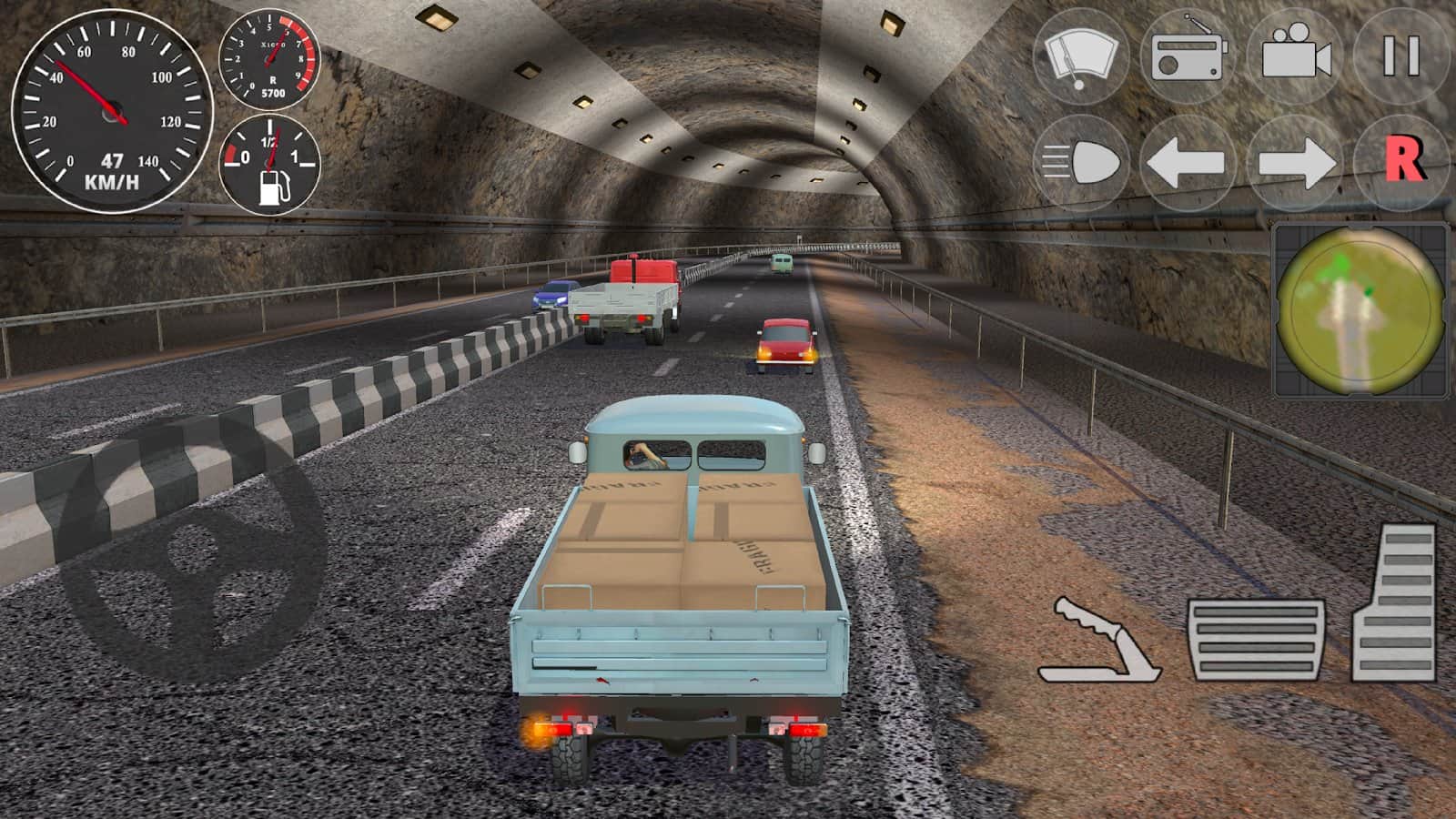Screen dimensions: 1456x819
Task: Turn on the radio
Action: [1188, 56]
